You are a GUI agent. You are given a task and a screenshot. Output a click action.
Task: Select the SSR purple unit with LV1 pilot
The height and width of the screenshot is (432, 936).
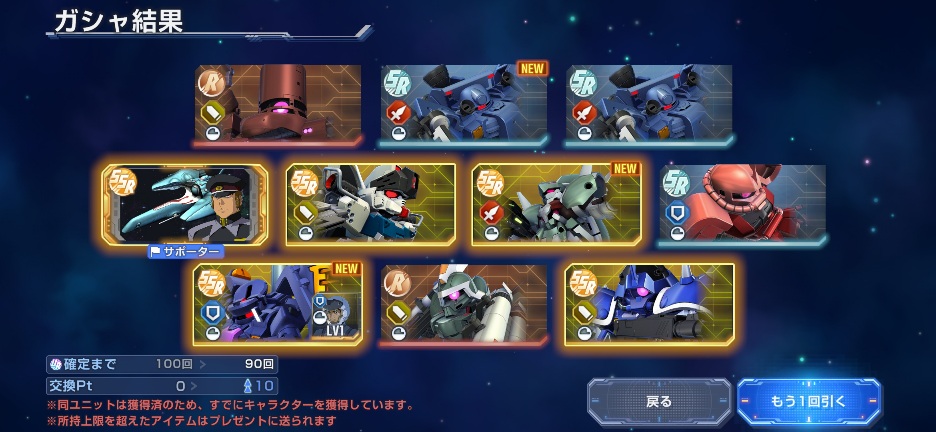click(x=278, y=304)
